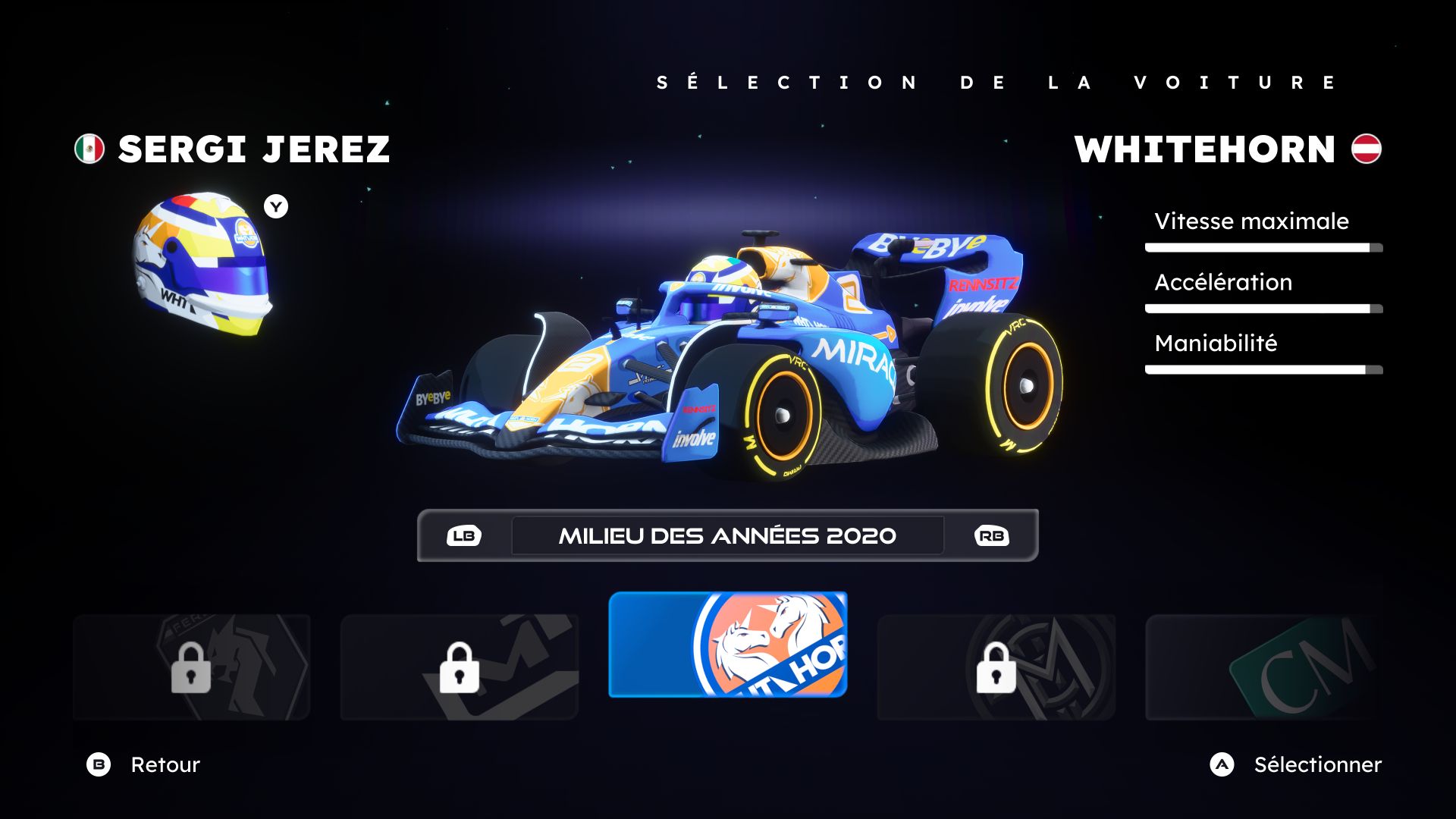Open the Milieu des années 2020 era selector
This screenshot has width=1456, height=819.
click(x=727, y=535)
